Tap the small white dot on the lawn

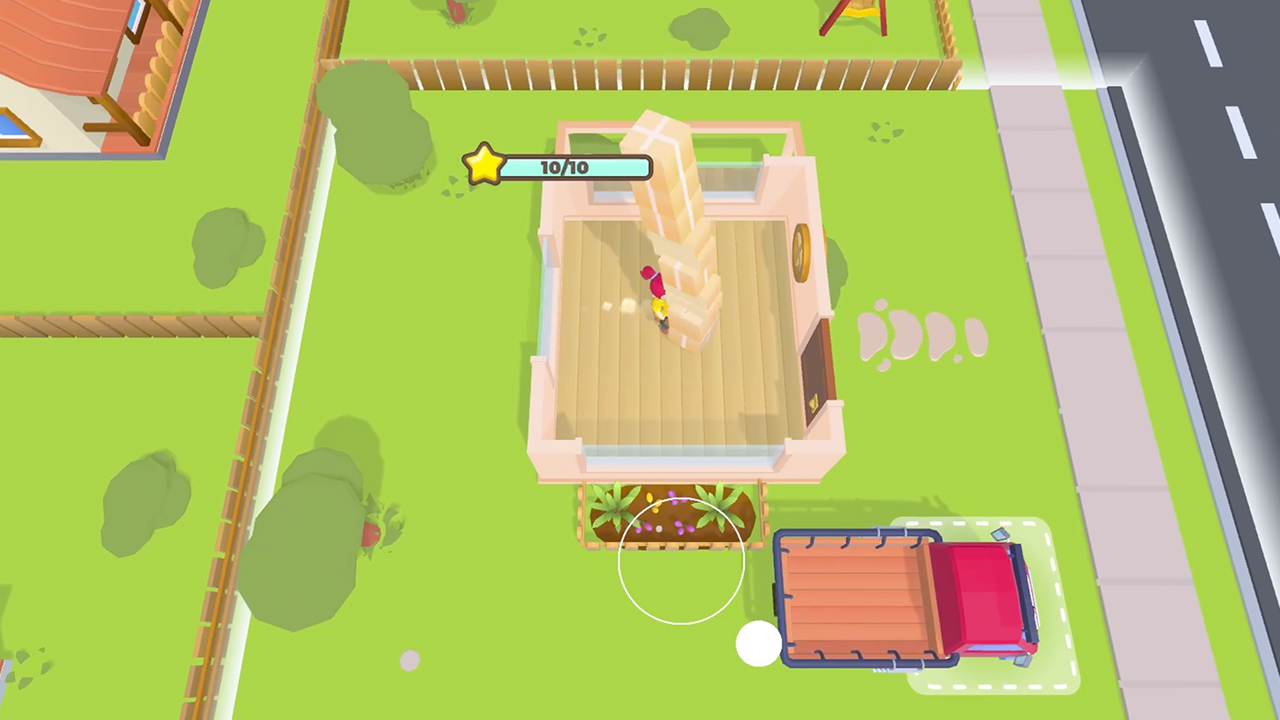[410, 659]
